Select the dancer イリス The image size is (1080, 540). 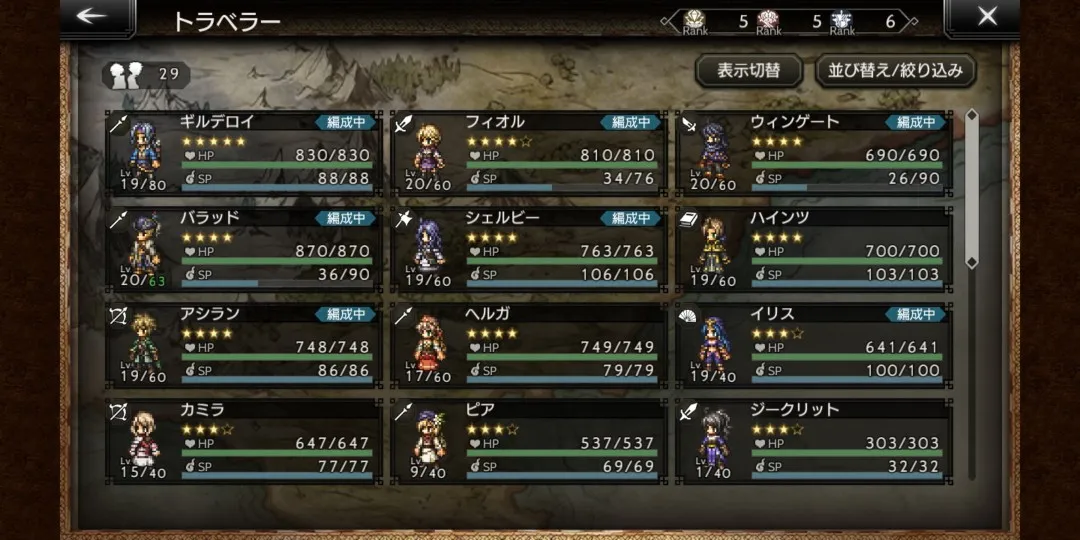click(813, 345)
